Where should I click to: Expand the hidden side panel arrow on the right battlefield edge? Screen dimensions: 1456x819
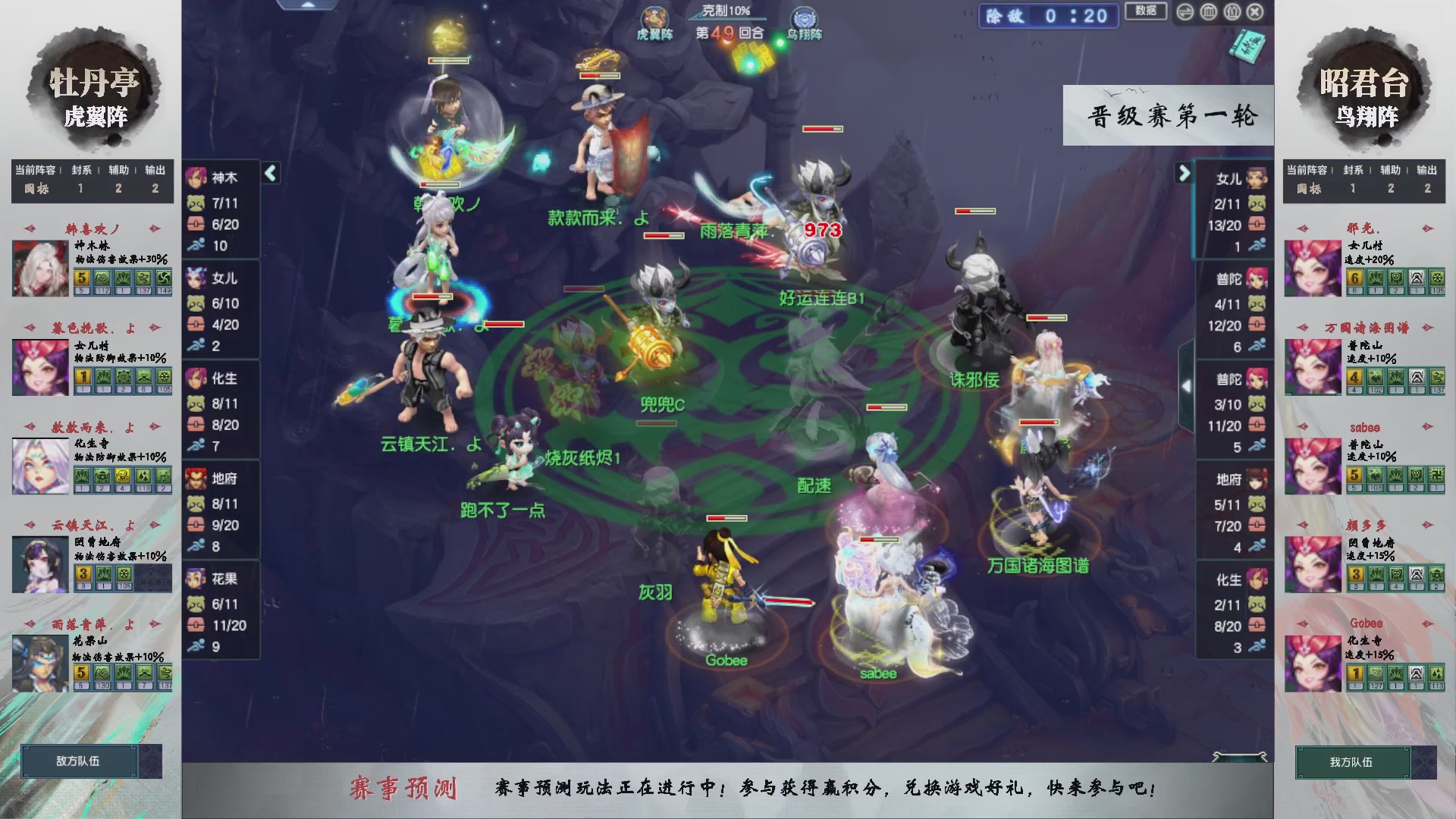pyautogui.click(x=1186, y=385)
